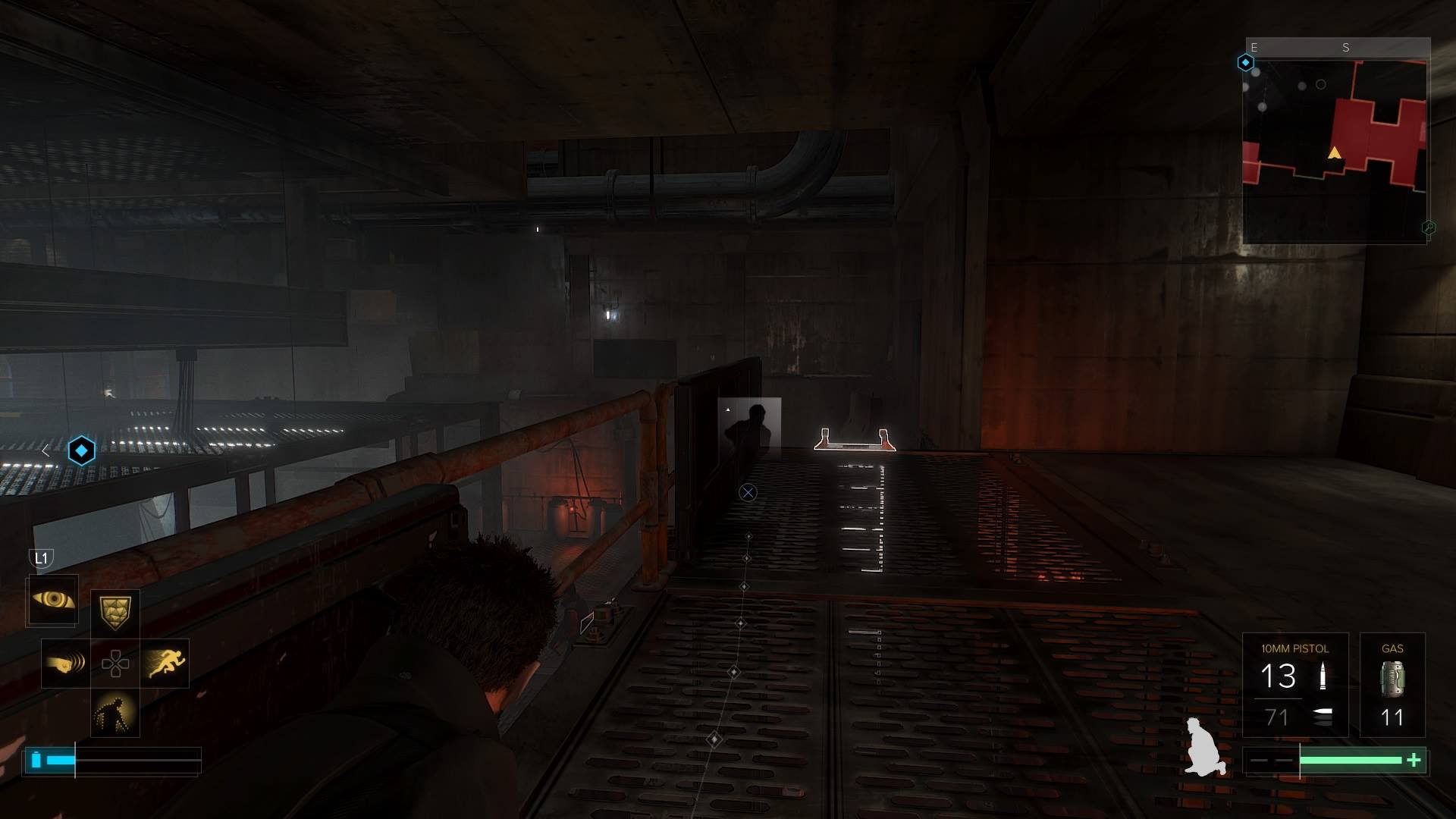
Task: Expand the minimap via its corner zoom icon
Action: [1429, 227]
